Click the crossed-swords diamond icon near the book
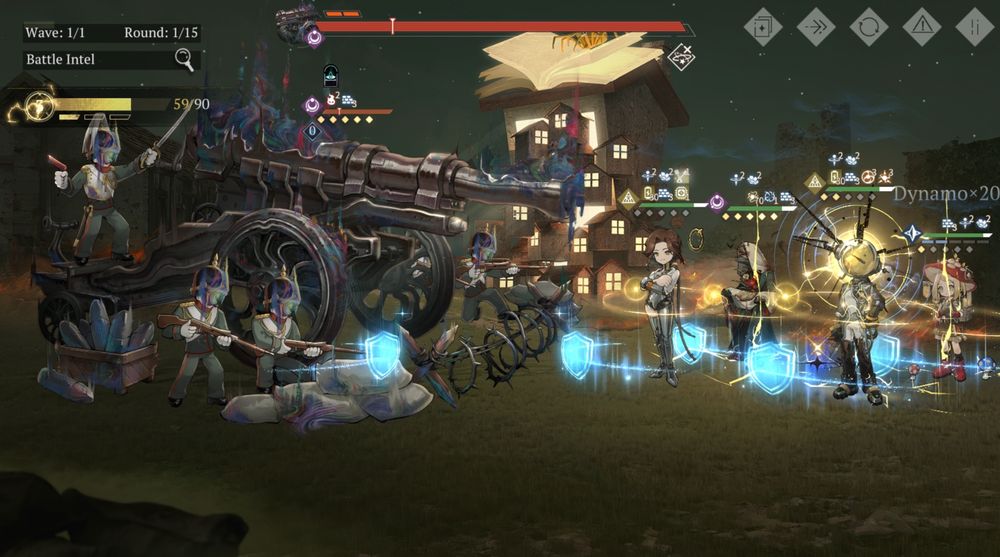This screenshot has width=1000, height=557. [681, 56]
